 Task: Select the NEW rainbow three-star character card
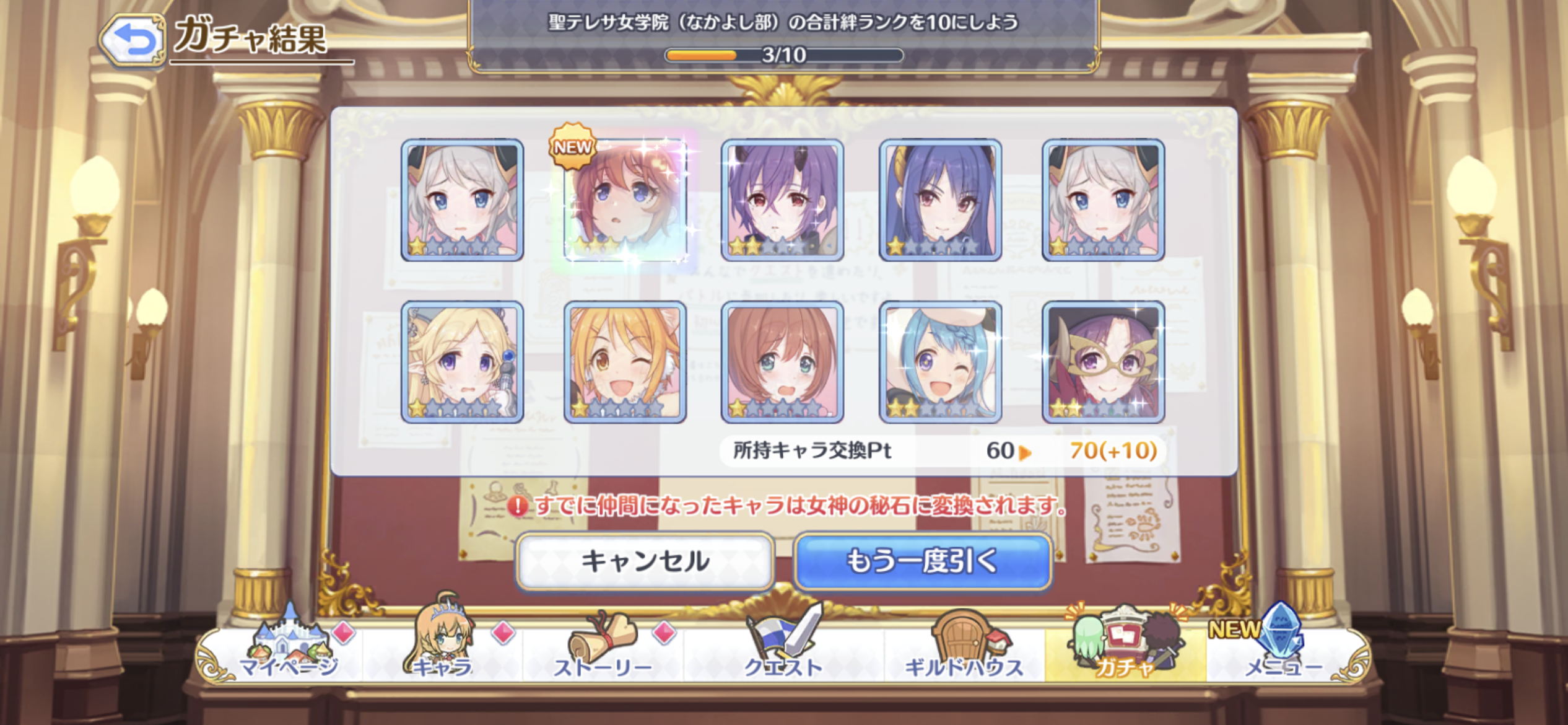click(x=625, y=200)
